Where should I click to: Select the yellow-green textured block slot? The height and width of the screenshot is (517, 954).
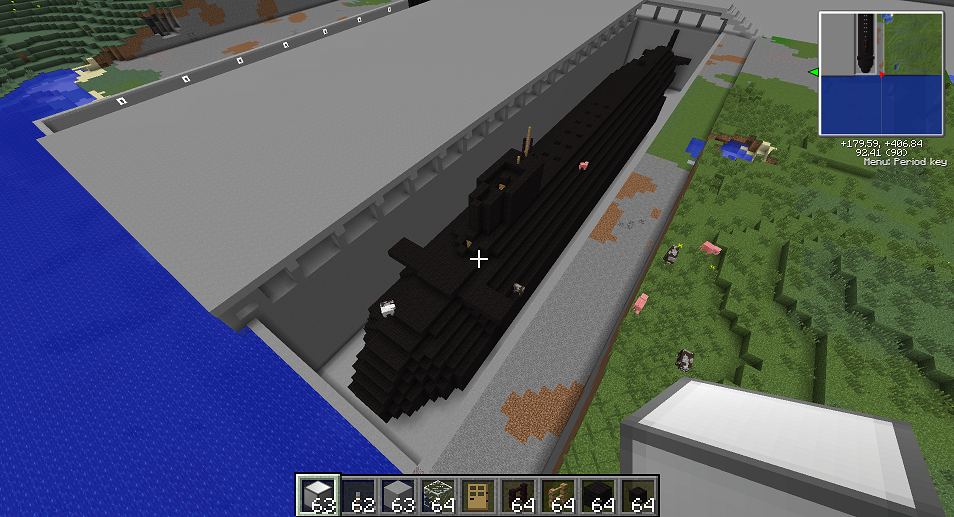(437, 495)
